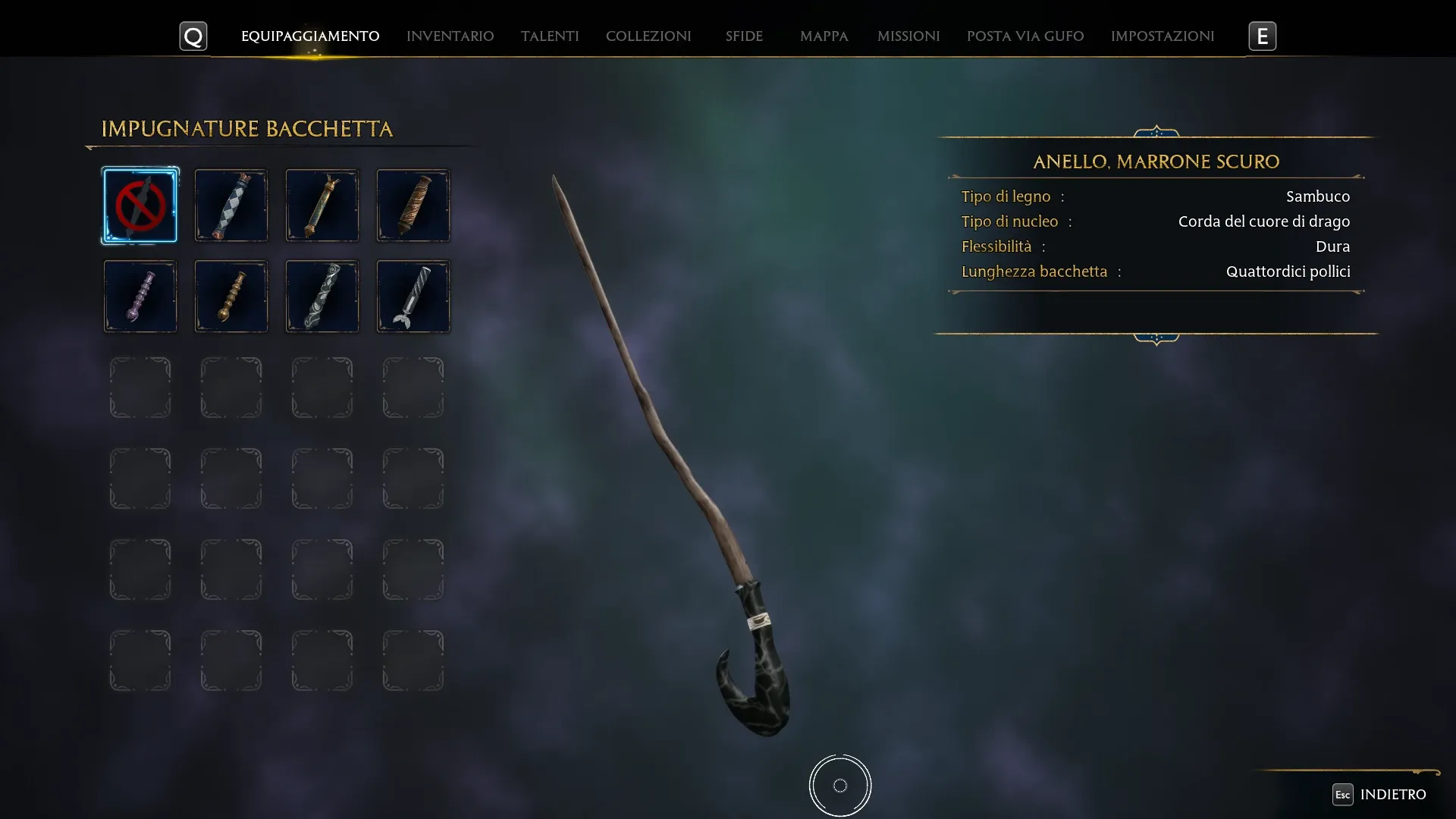Equip the teal and gold crowned handle

coord(322,206)
